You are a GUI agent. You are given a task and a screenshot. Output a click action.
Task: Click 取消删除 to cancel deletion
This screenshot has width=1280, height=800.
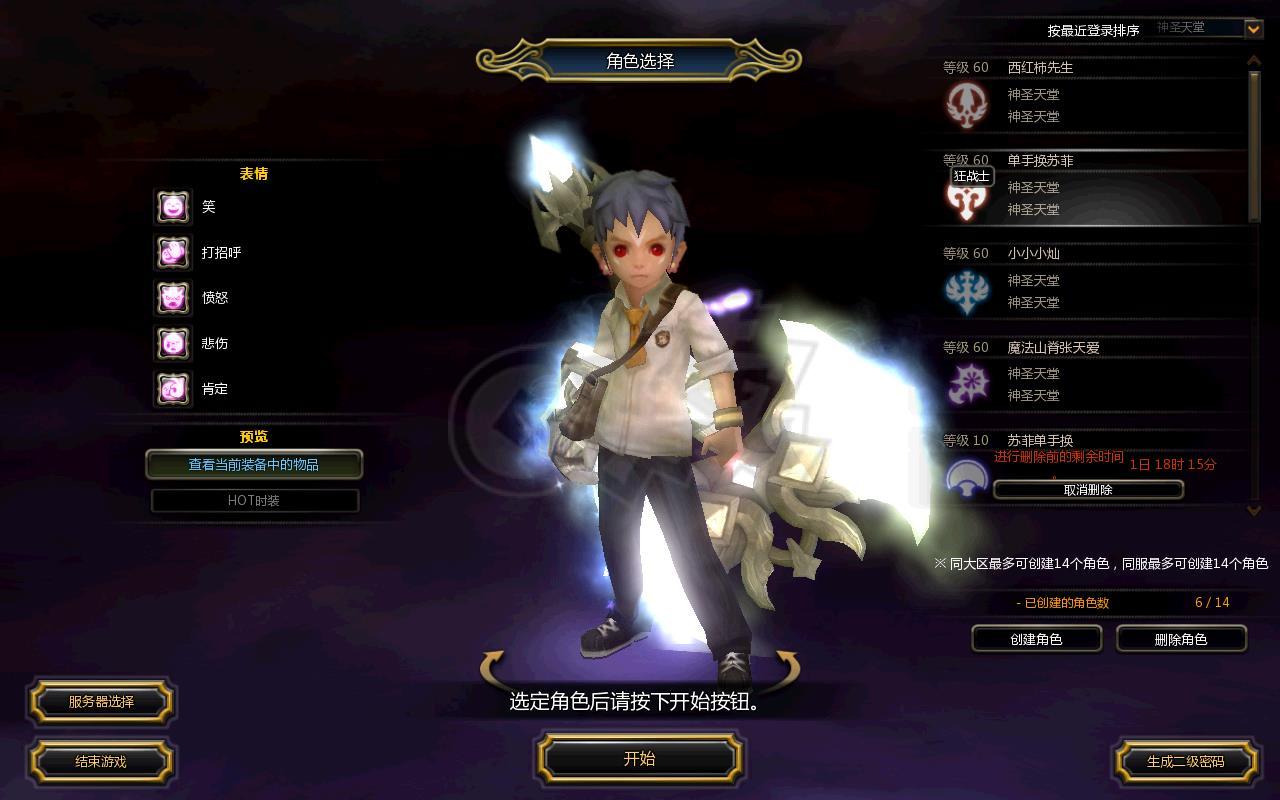pyautogui.click(x=1088, y=490)
